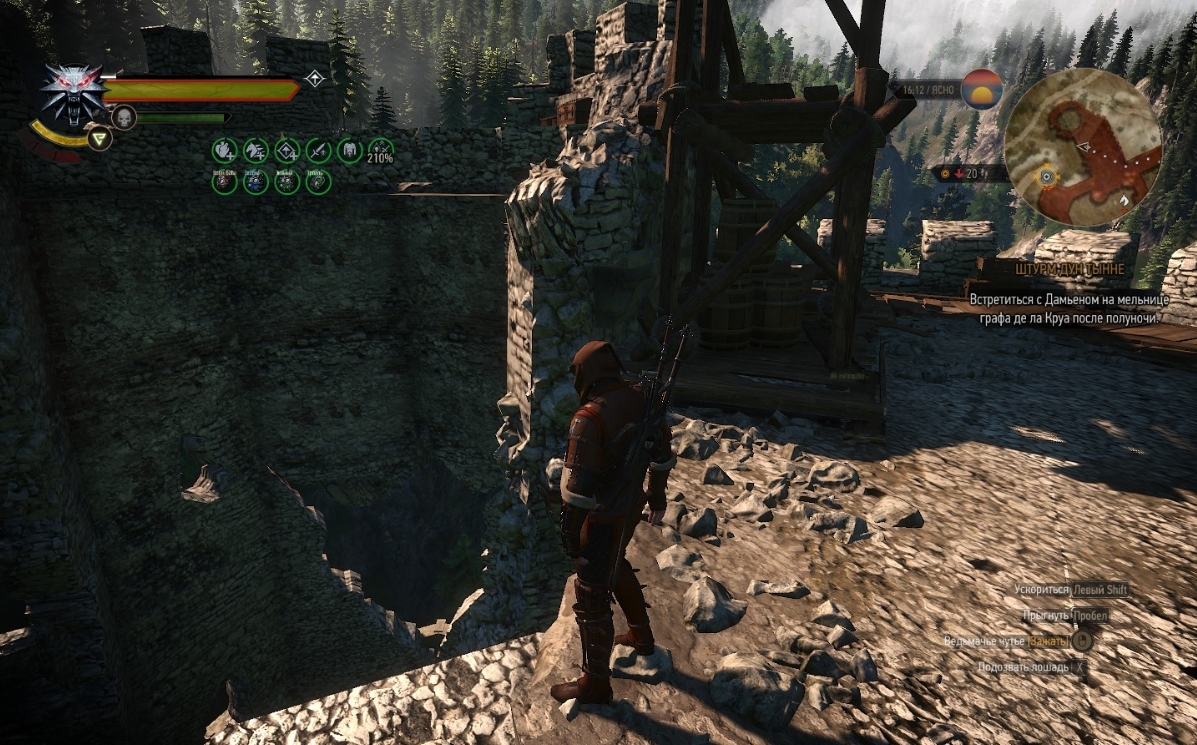Viewport: 1197px width, 745px height.
Task: Click the sunset weather icon
Action: 981,89
